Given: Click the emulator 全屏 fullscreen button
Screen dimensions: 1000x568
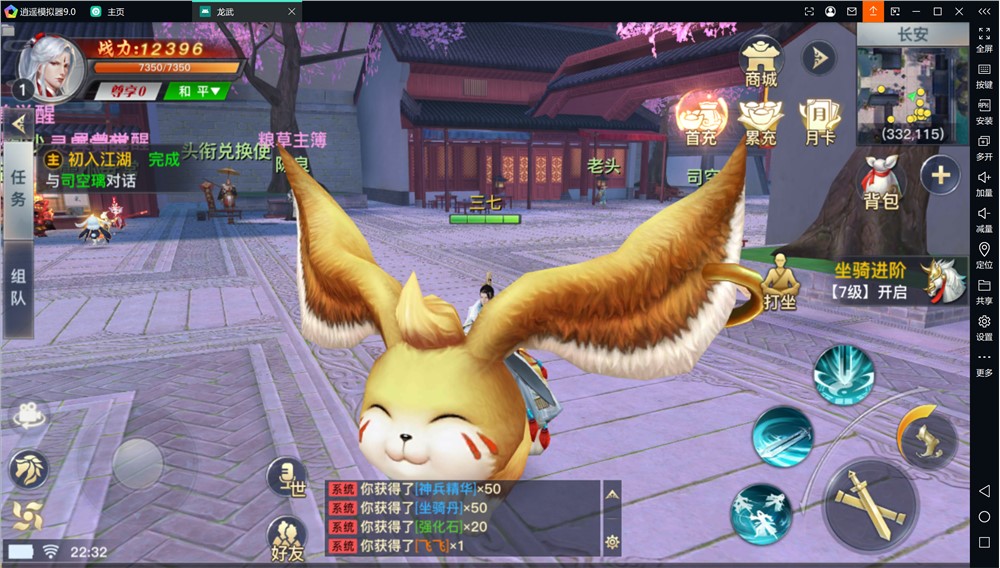Looking at the screenshot, I should tap(984, 39).
